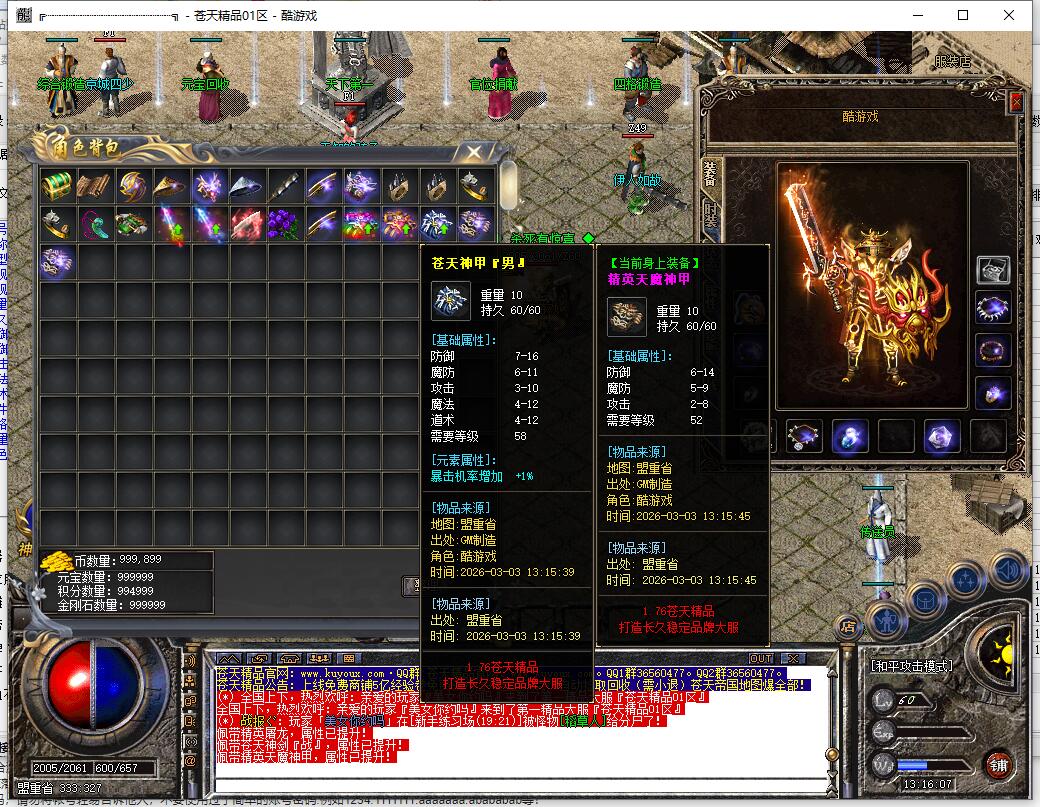The width and height of the screenshot is (1040, 807).
Task: Open the 店 shop button
Action: pos(848,627)
